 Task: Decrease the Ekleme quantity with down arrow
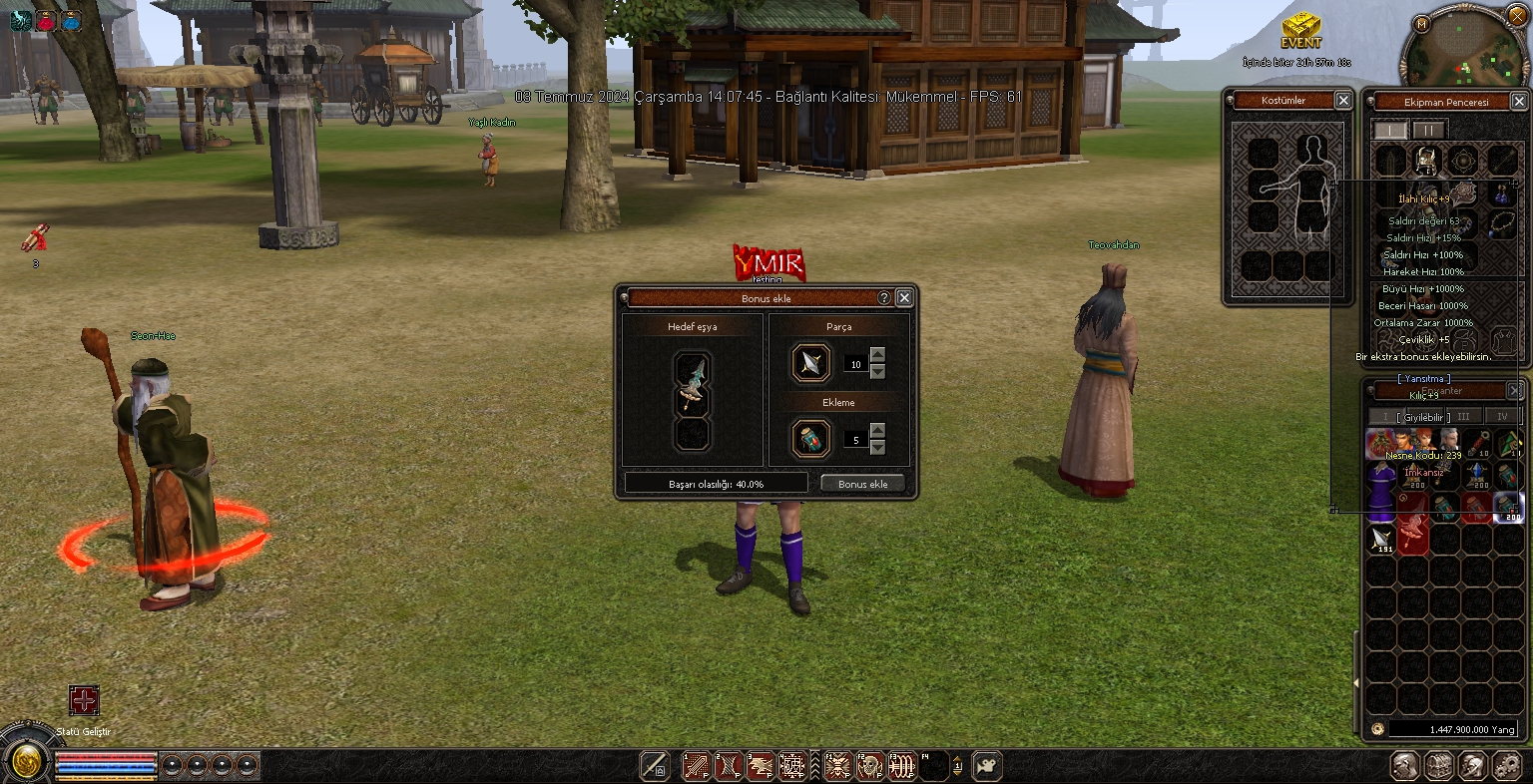pos(877,447)
